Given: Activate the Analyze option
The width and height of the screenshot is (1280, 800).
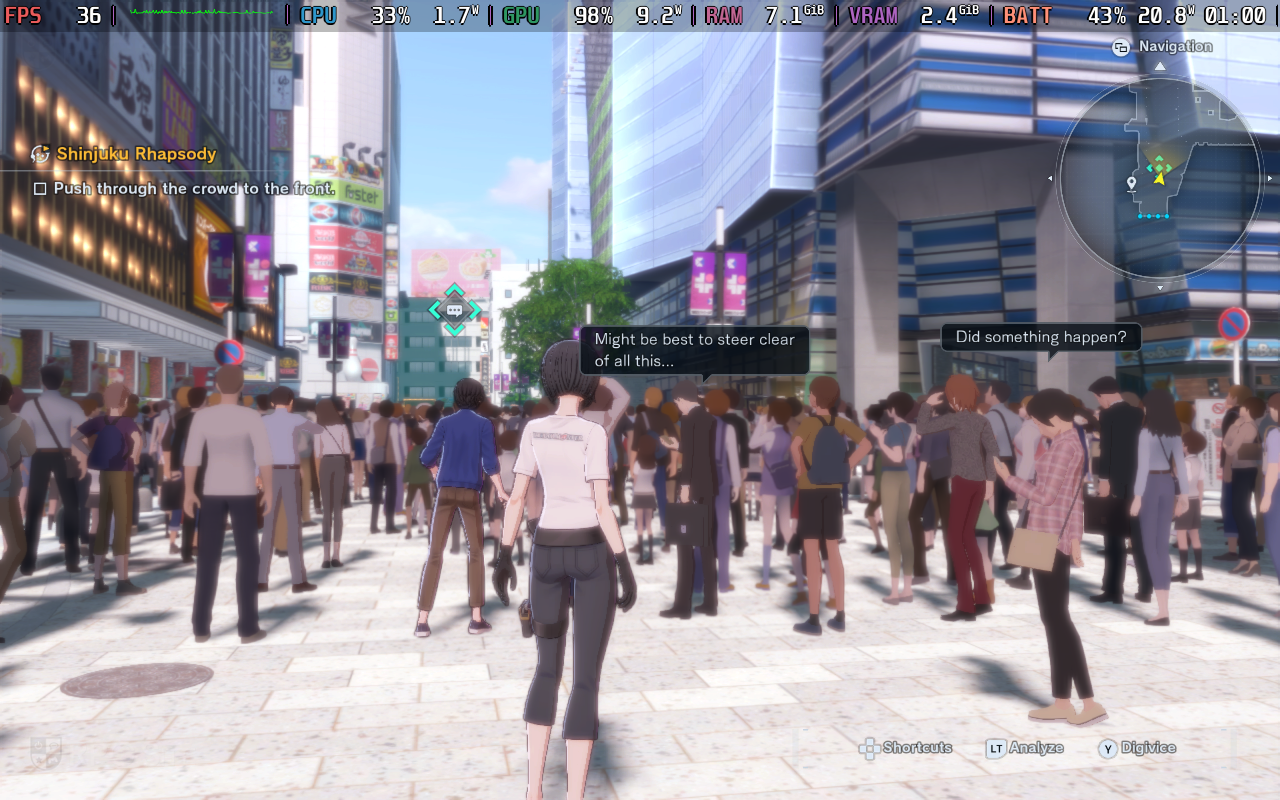Looking at the screenshot, I should click(1035, 748).
